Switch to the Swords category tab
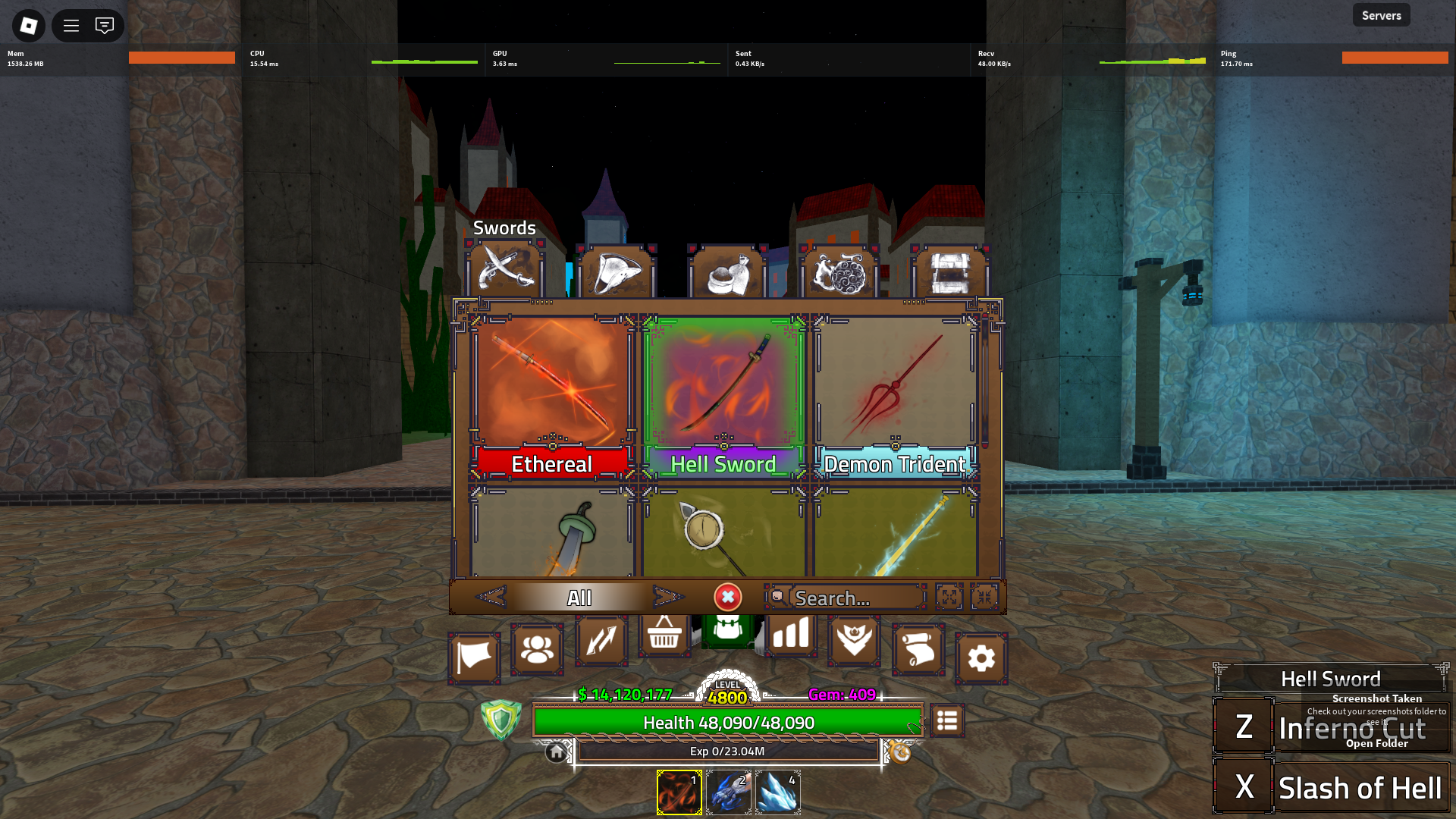 (504, 271)
